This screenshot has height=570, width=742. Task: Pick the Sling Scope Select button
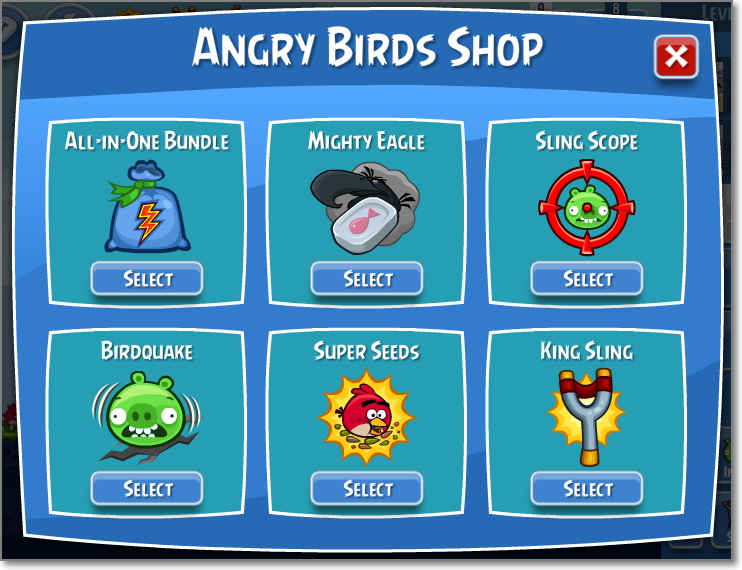(587, 279)
